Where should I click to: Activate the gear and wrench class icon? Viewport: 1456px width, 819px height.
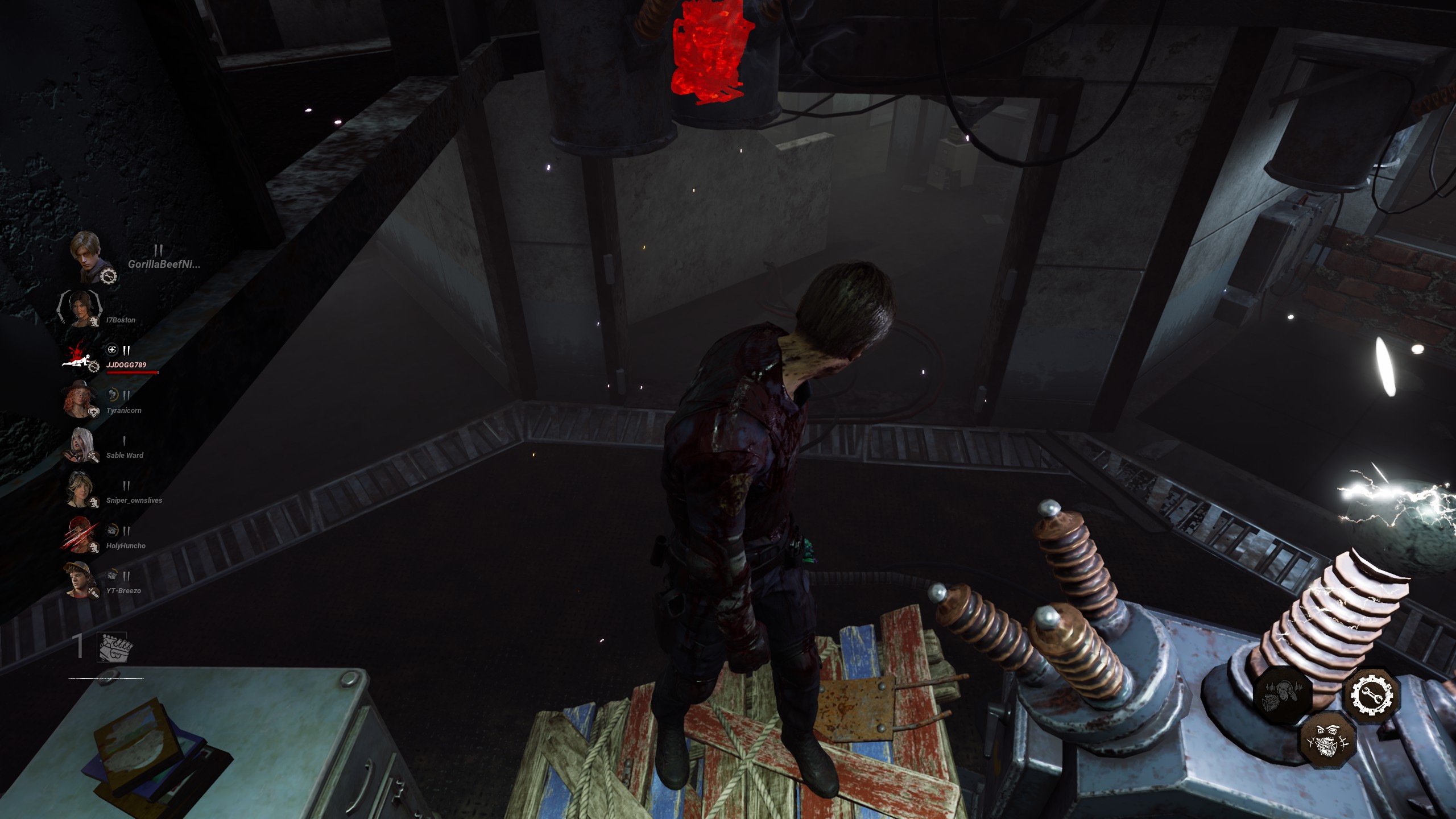(x=1371, y=694)
